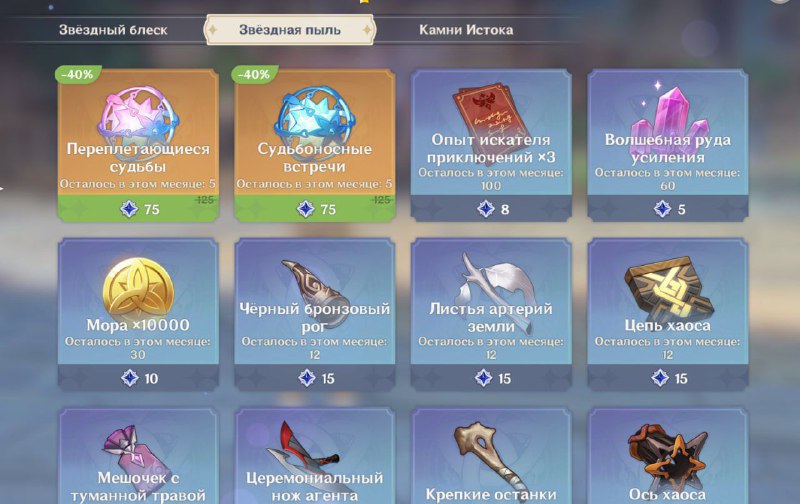Choose the Крепкие останки shop card

tap(491, 460)
